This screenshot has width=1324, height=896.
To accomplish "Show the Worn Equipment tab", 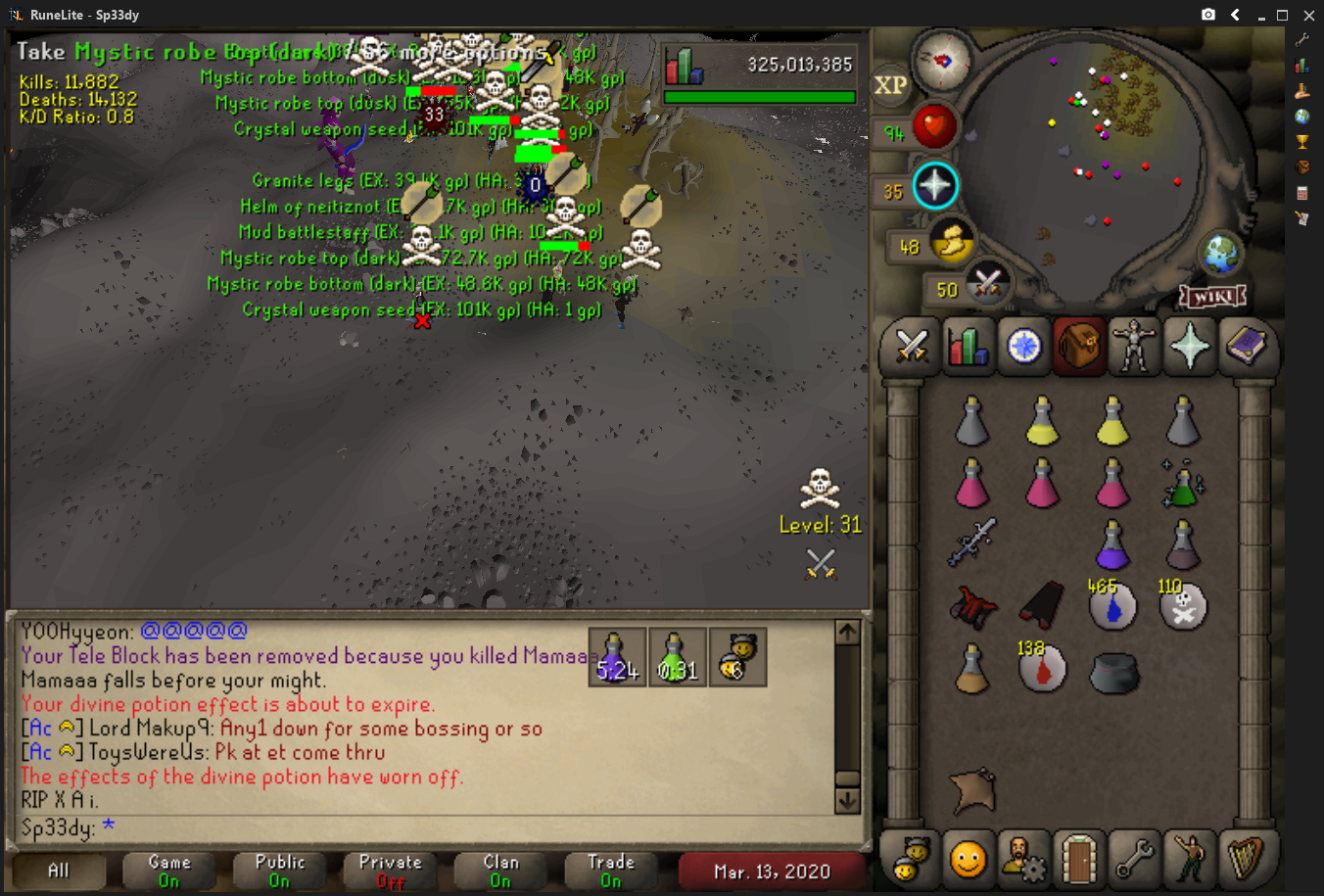I will point(1134,346).
